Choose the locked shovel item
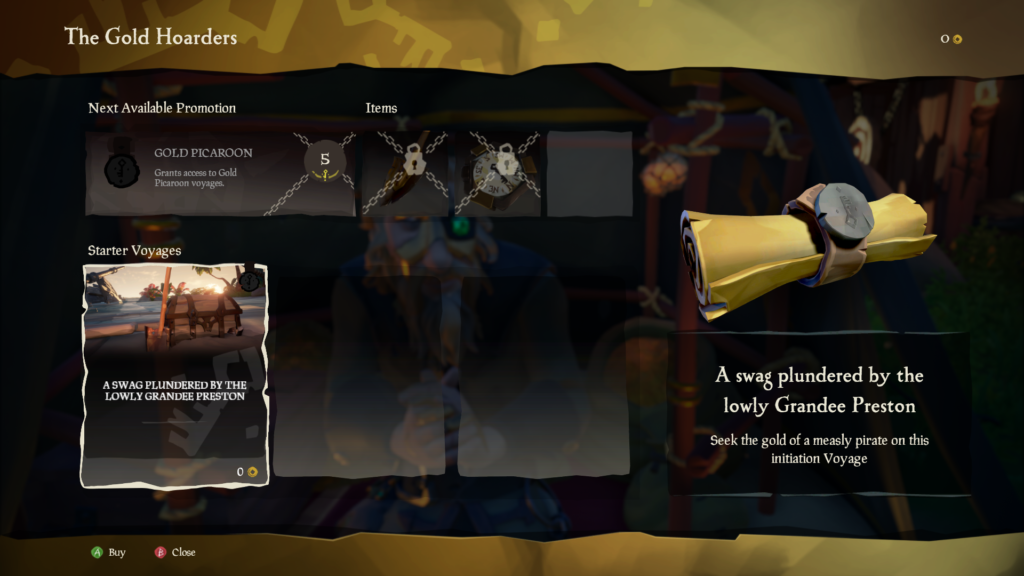Screen dimensions: 1024x576 click(405, 172)
